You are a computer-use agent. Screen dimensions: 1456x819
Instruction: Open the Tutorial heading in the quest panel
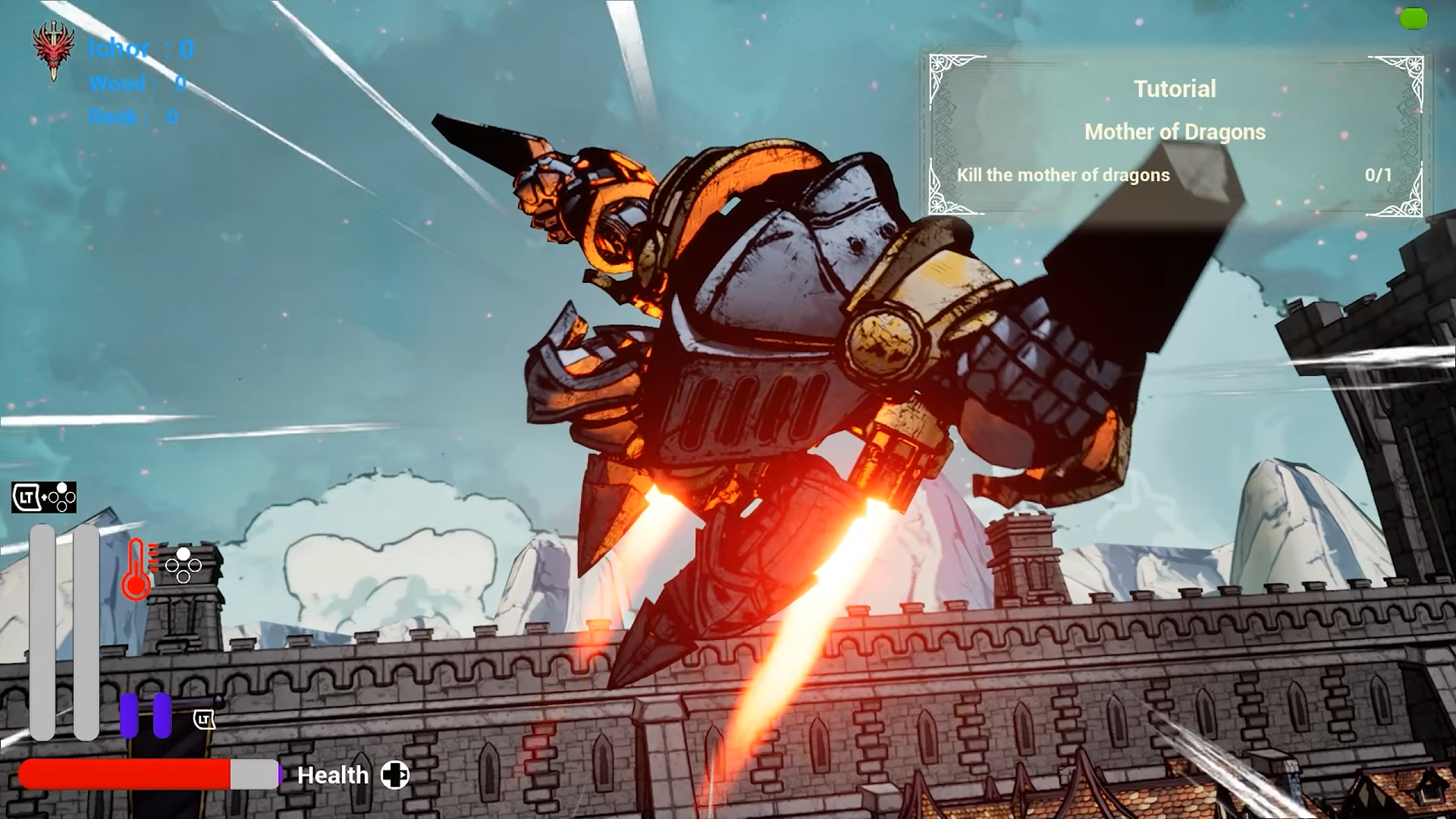click(x=1175, y=89)
